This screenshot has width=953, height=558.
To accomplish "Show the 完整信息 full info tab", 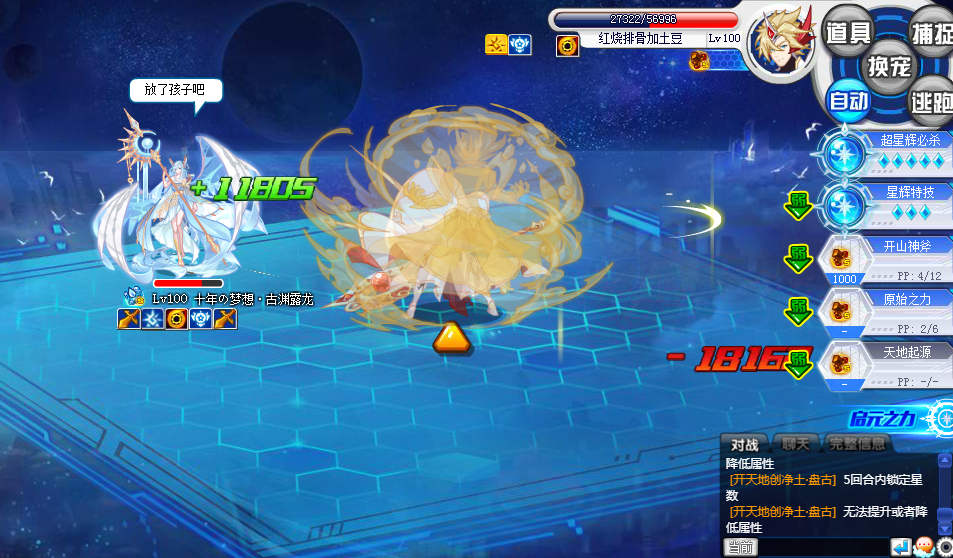I will 856,444.
